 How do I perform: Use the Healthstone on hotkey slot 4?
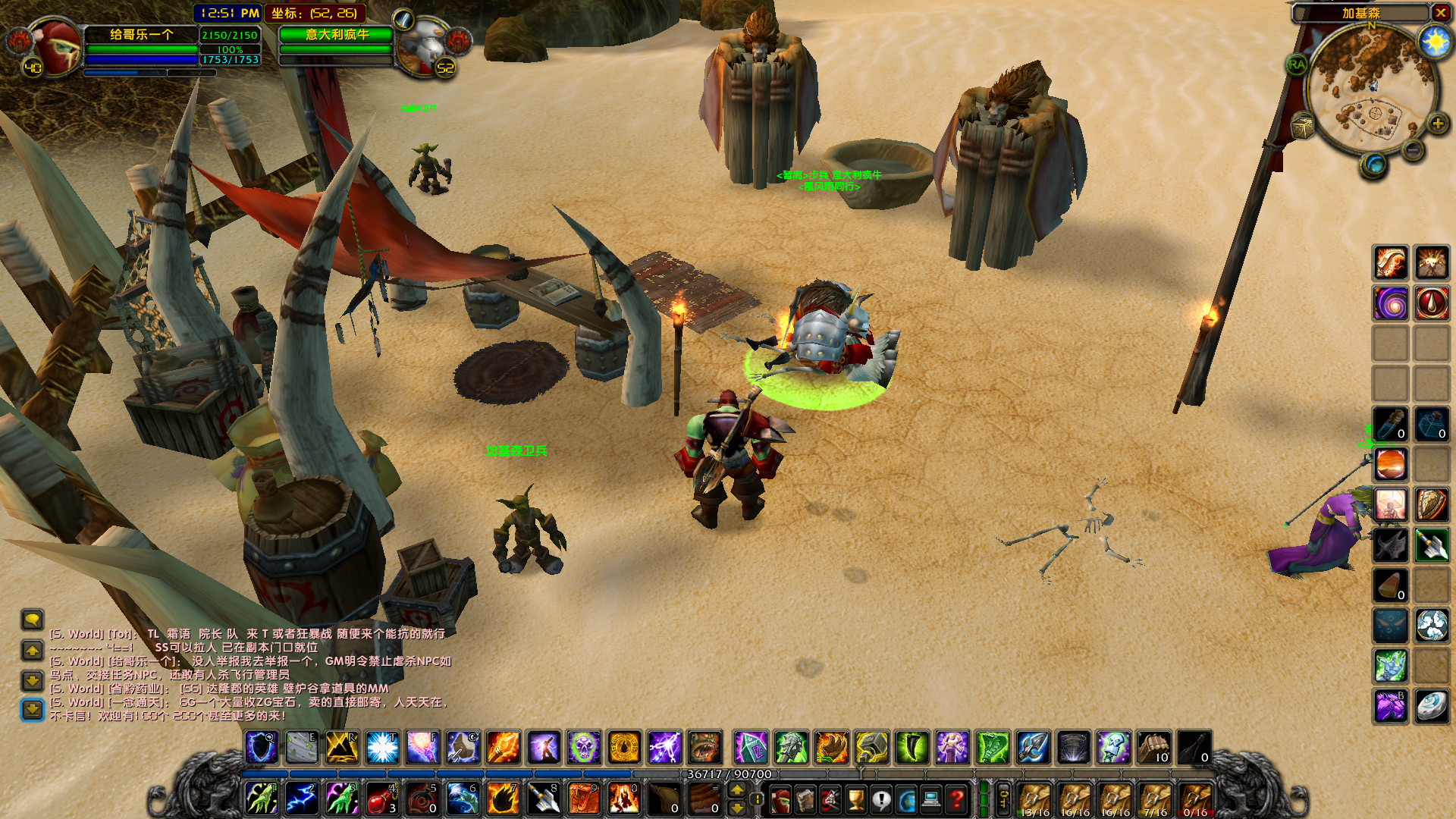pyautogui.click(x=381, y=799)
